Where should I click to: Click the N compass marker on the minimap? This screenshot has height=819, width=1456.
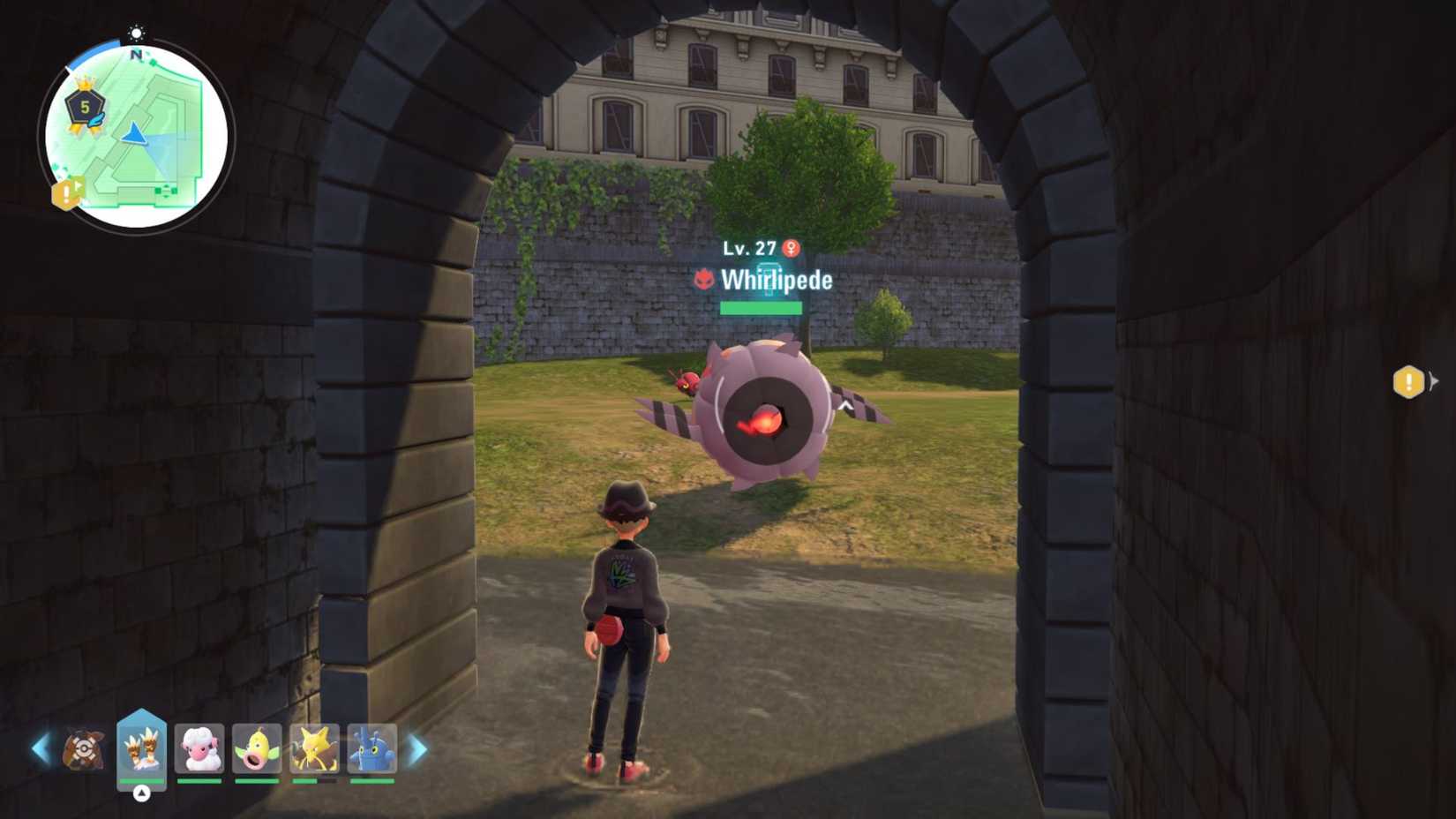click(x=134, y=56)
